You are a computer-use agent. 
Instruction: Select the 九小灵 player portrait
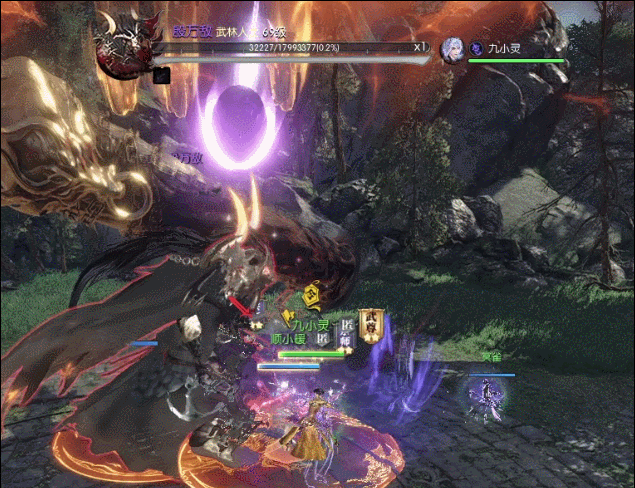453,48
